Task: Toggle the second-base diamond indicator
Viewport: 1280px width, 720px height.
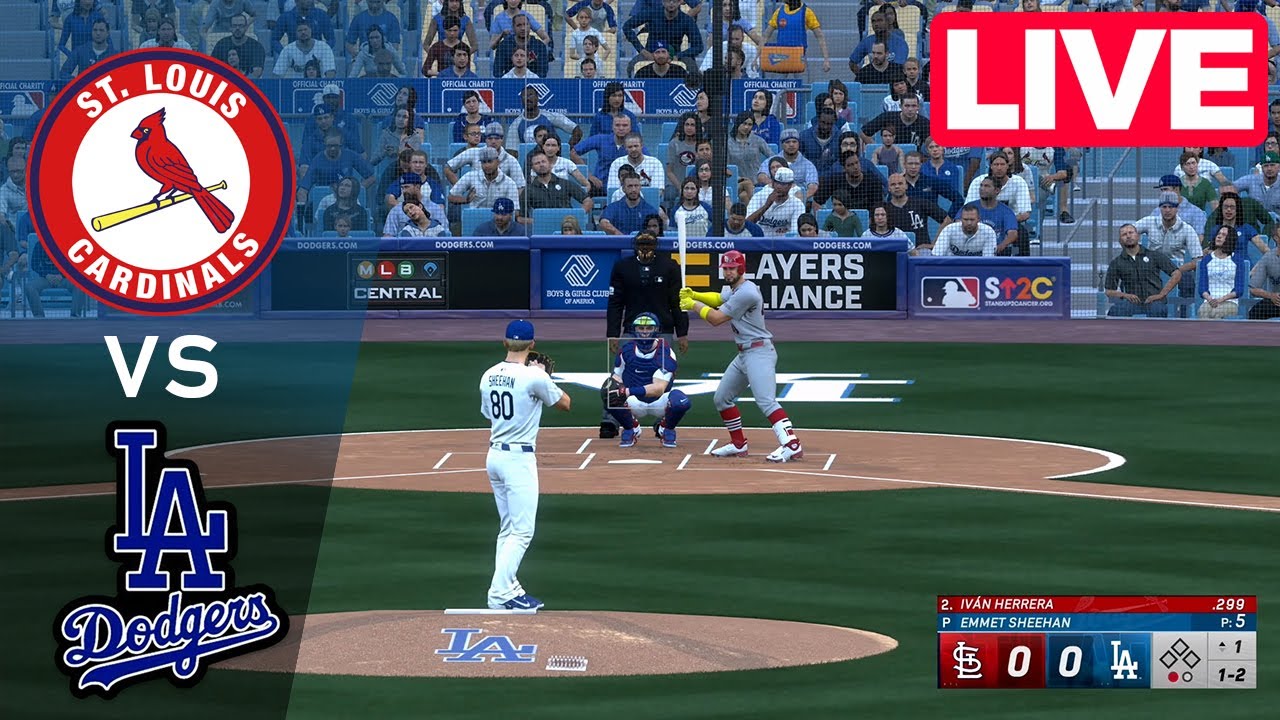Action: click(x=1181, y=645)
